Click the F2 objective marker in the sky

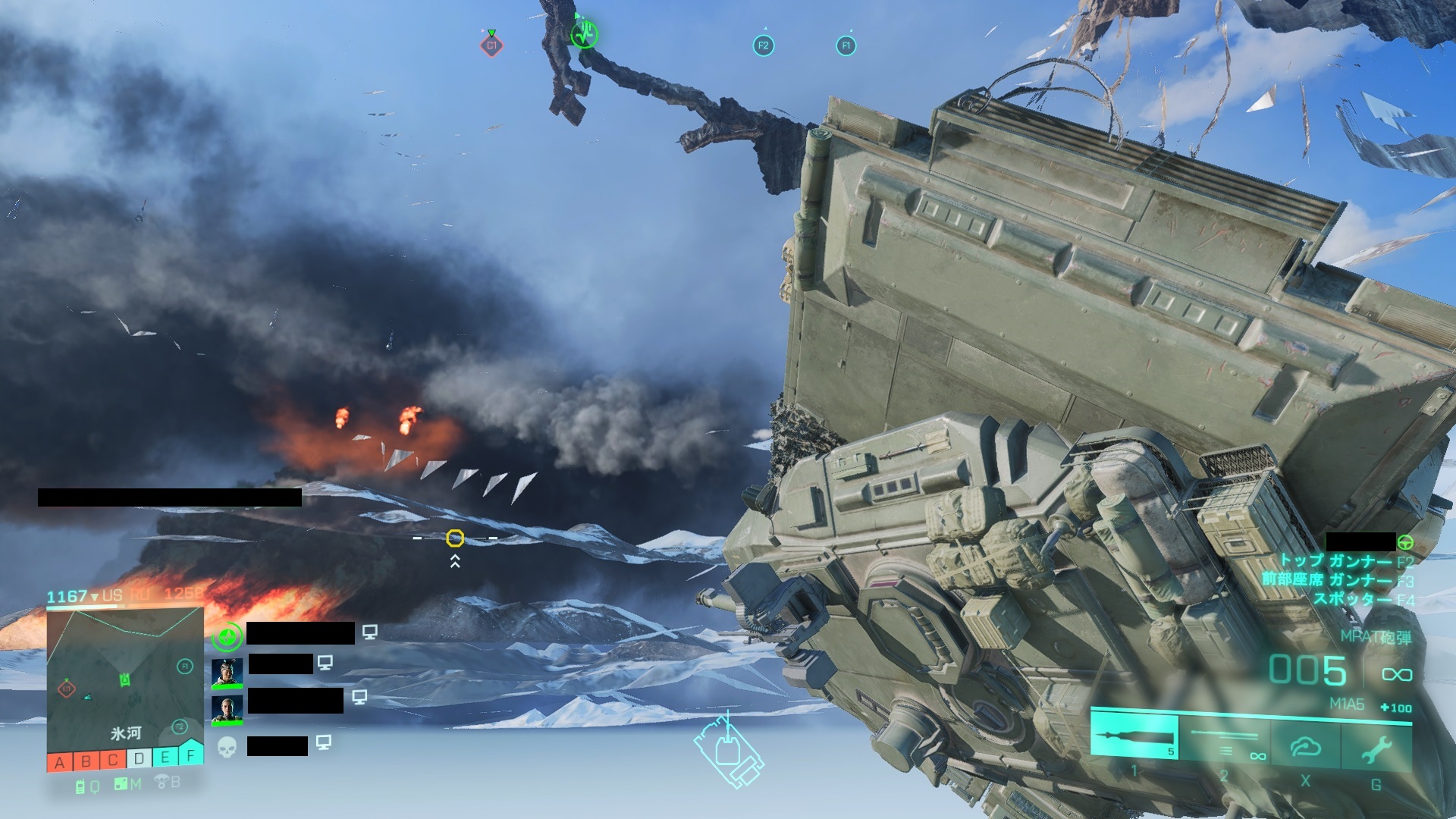(x=763, y=45)
